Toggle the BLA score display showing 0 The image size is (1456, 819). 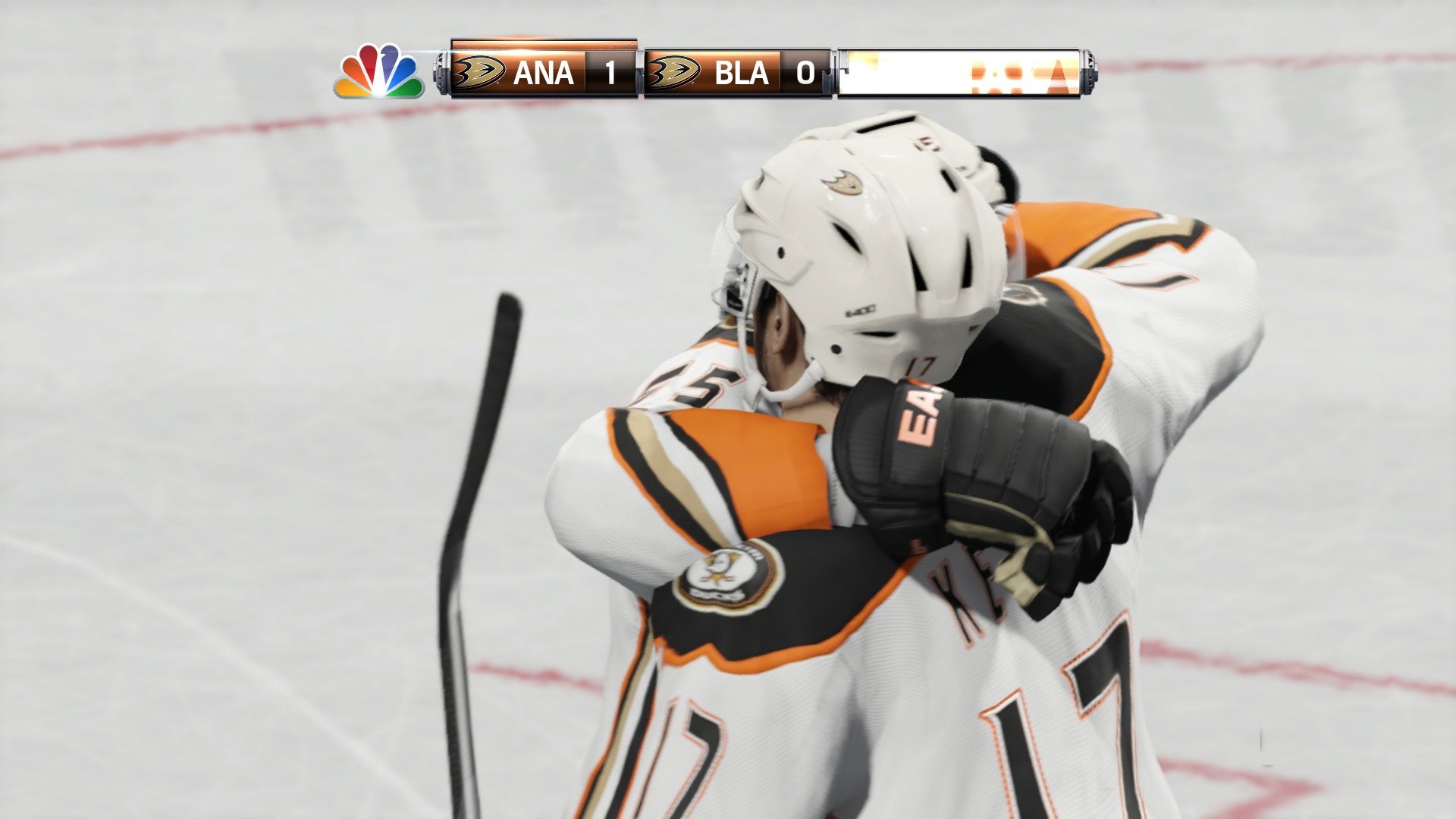tap(805, 72)
